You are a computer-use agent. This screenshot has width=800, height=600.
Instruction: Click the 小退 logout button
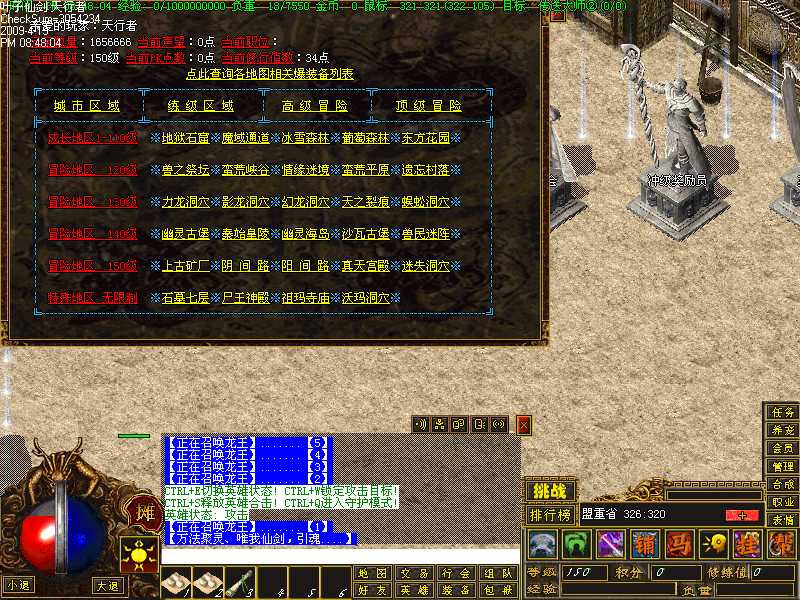tap(17, 585)
